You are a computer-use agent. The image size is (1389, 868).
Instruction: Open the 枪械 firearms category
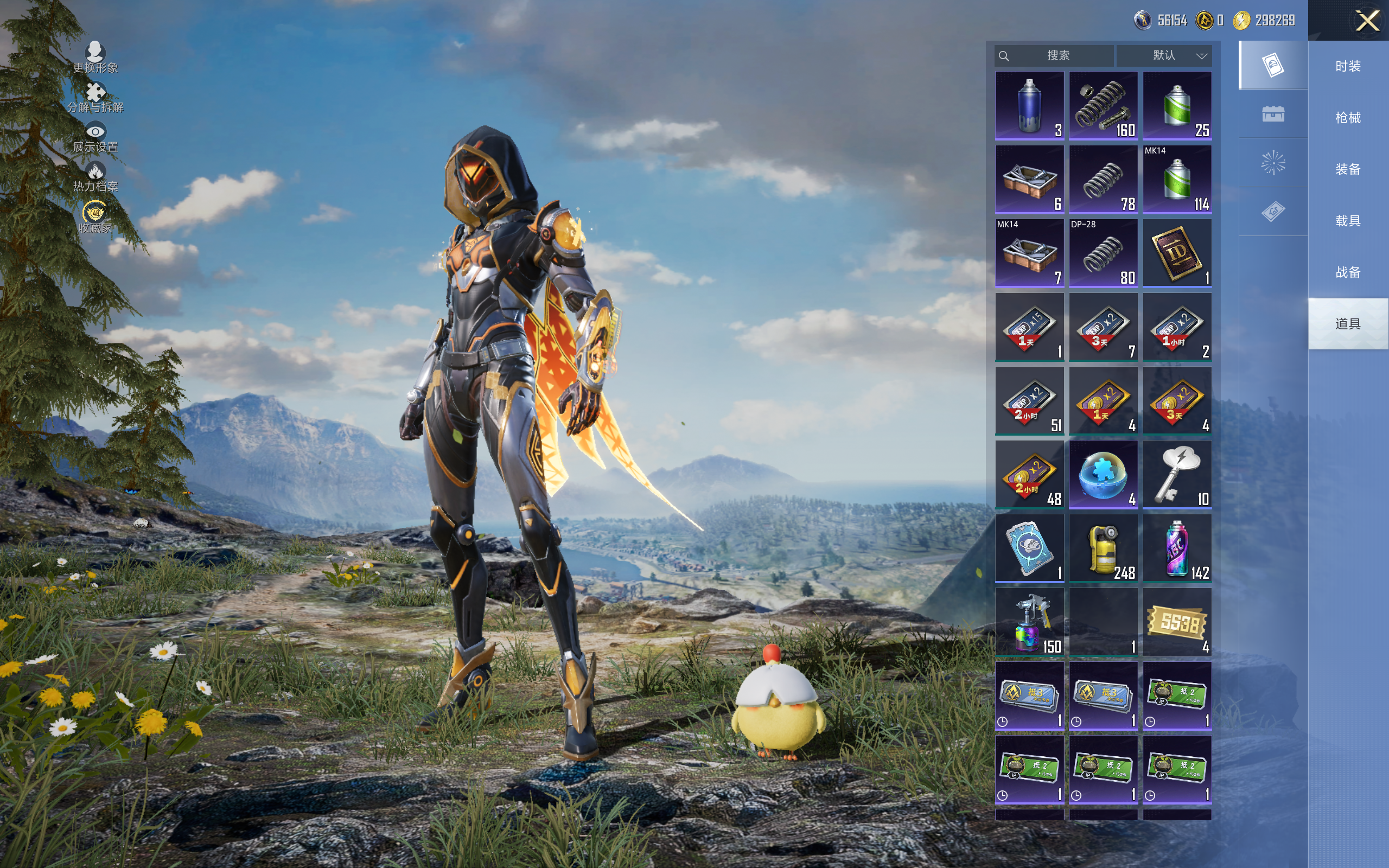pyautogui.click(x=1347, y=118)
